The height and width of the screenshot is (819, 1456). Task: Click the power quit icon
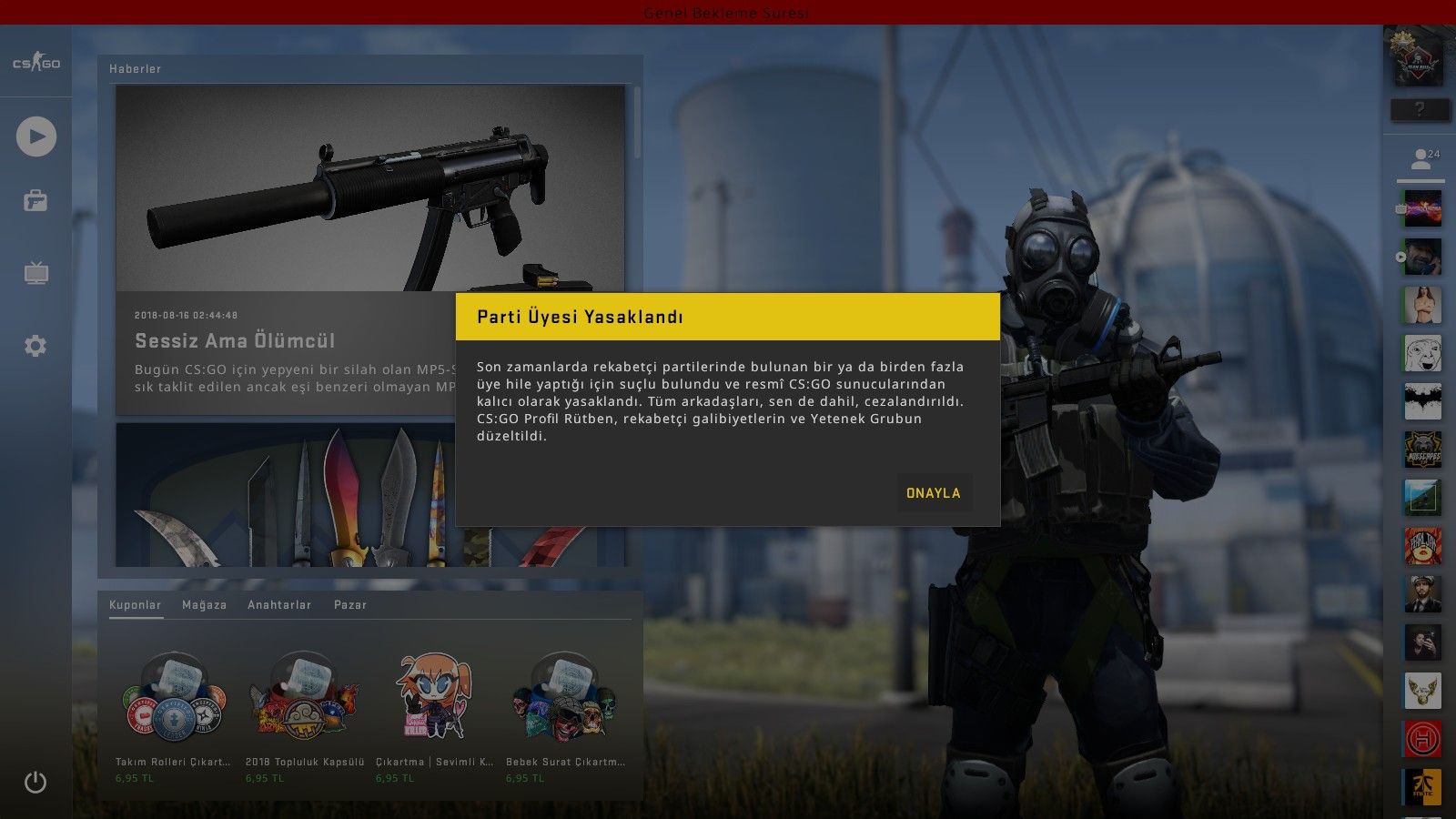pos(35,782)
